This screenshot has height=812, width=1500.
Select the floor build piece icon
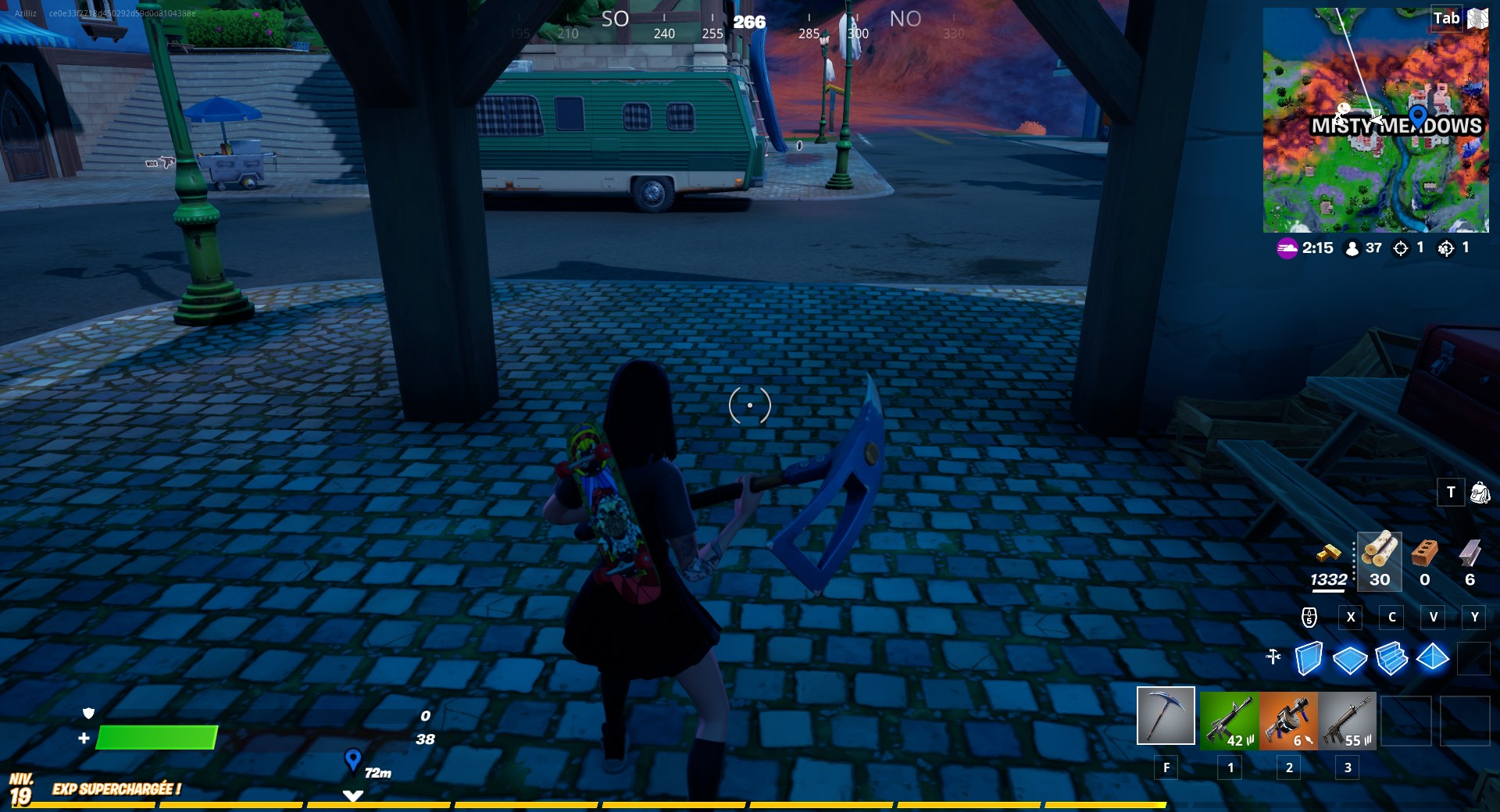(x=1351, y=660)
